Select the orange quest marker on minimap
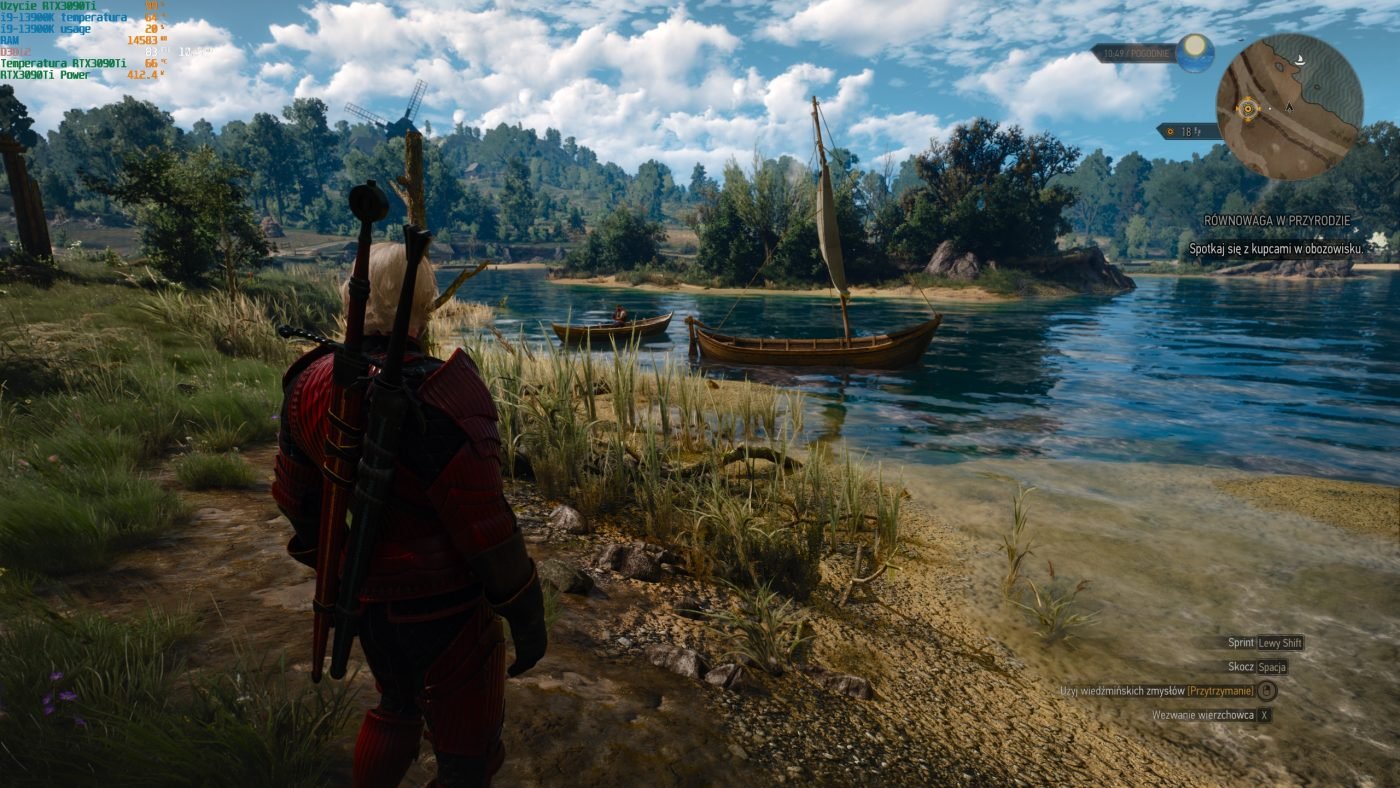Viewport: 1400px width, 788px height. click(1247, 107)
